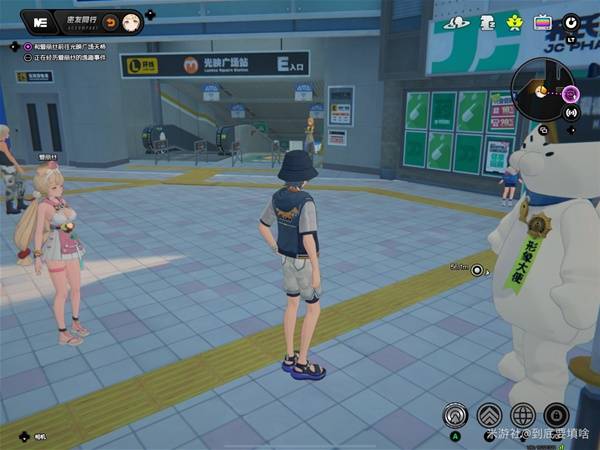Open the planet icon in top bar
The image size is (600, 450).
click(x=458, y=22)
